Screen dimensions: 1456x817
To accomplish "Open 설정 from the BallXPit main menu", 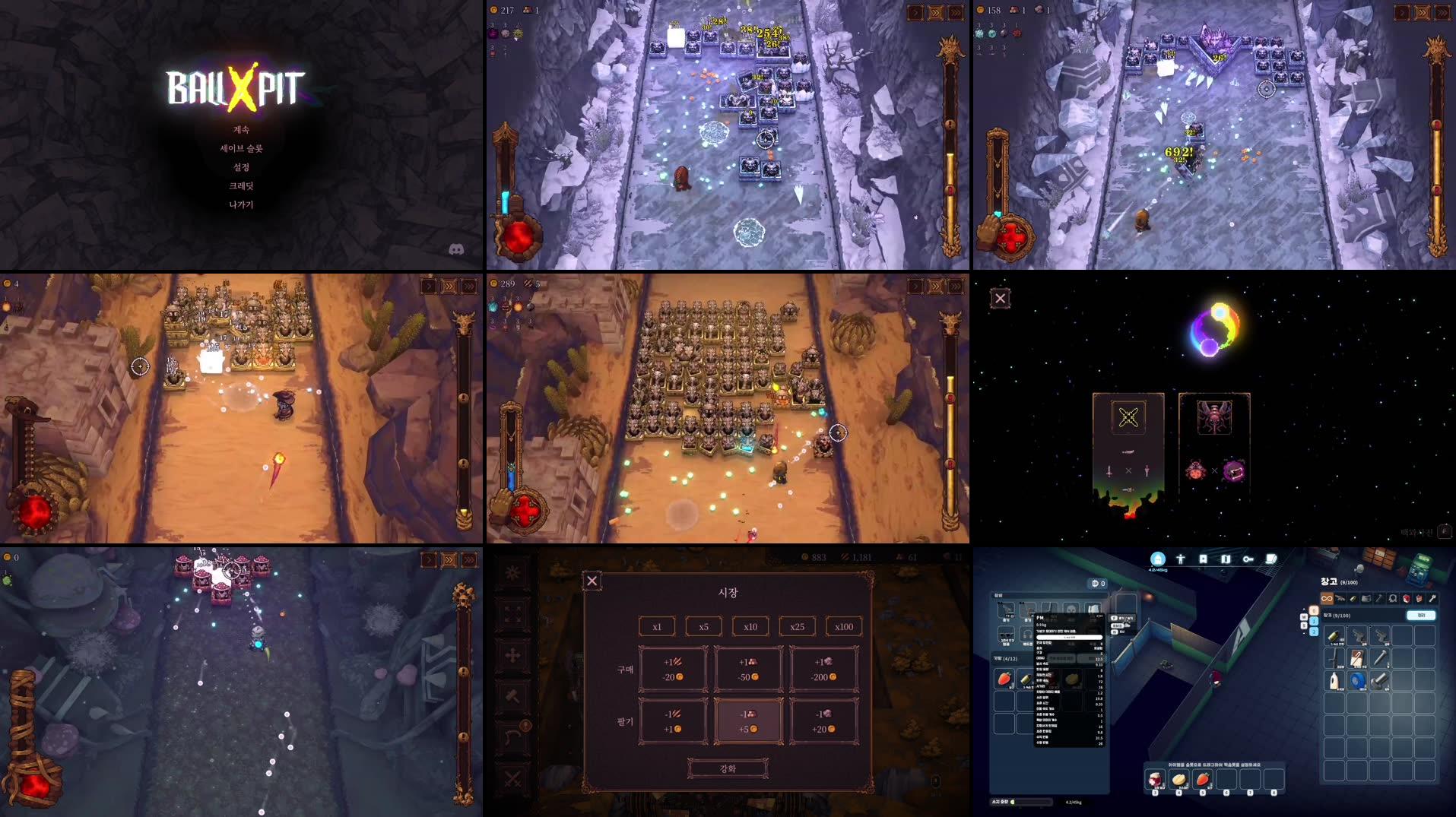I will pyautogui.click(x=243, y=166).
